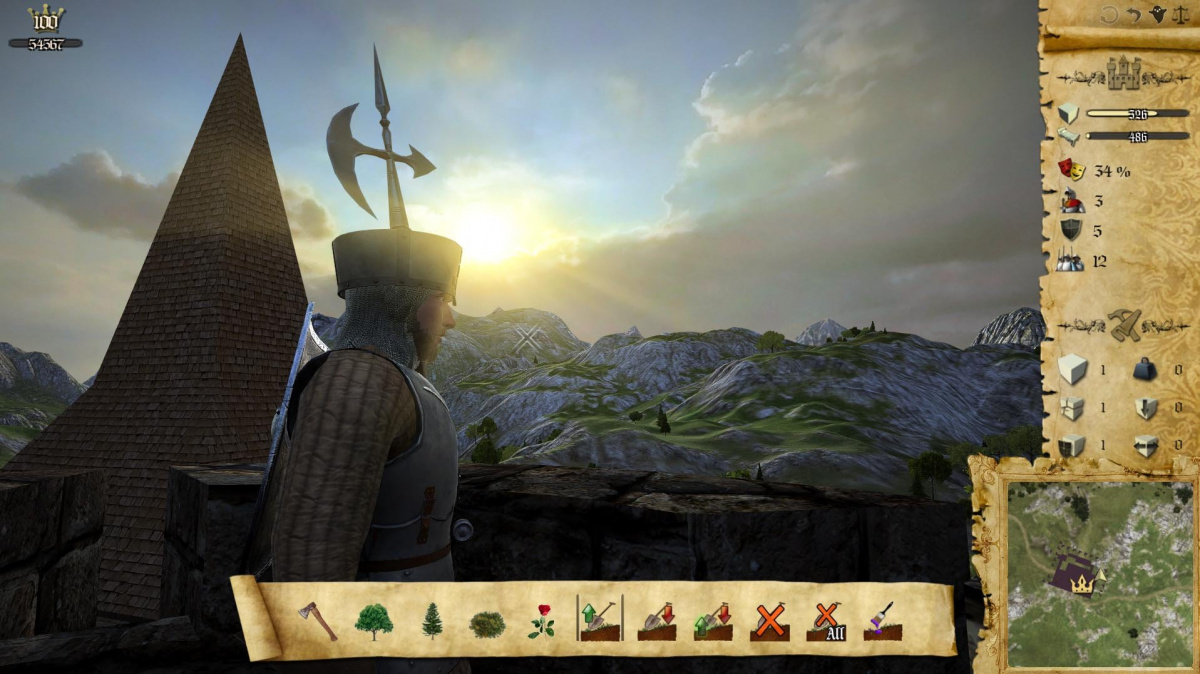The width and height of the screenshot is (1200, 674).
Task: Click the undo arrow at top right
Action: [x=1134, y=15]
